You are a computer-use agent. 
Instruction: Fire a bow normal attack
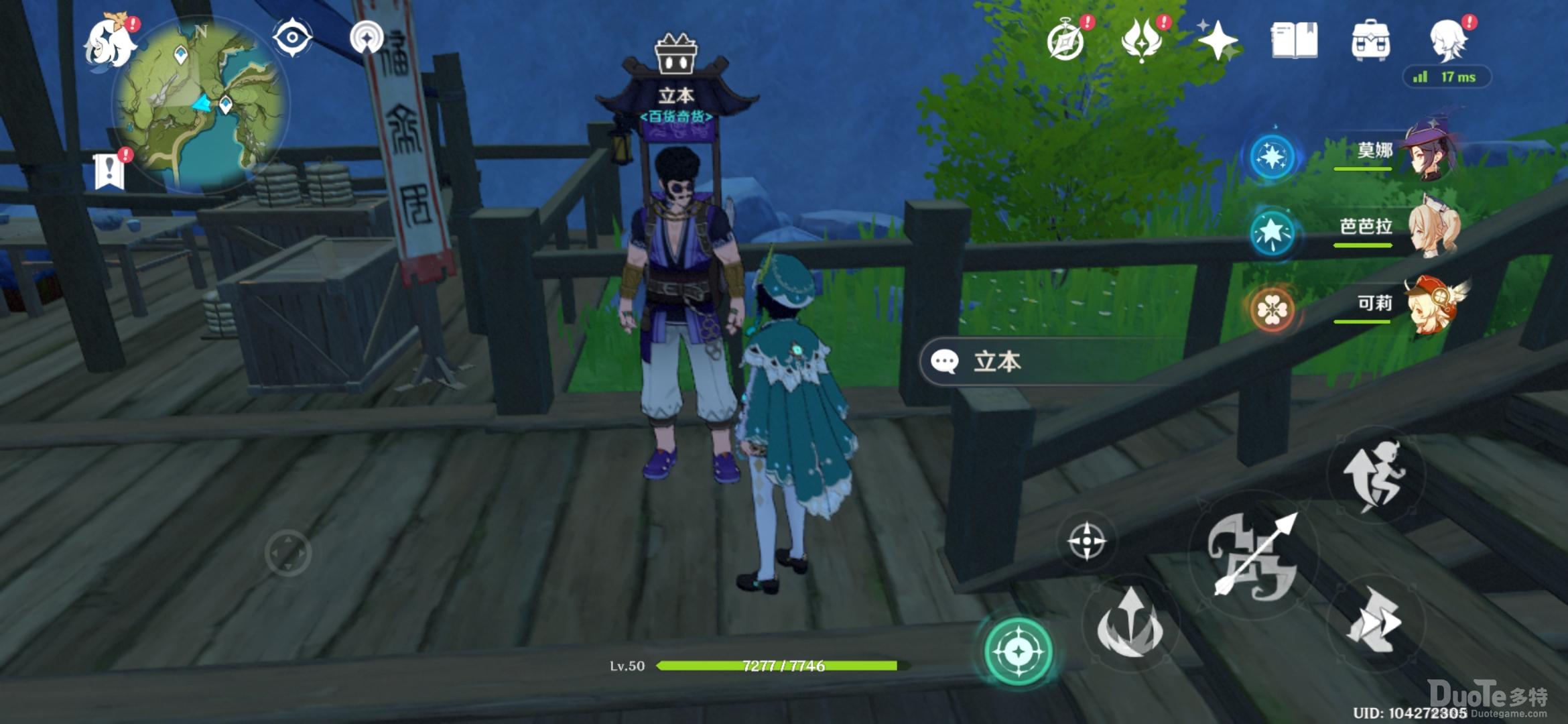point(1253,556)
